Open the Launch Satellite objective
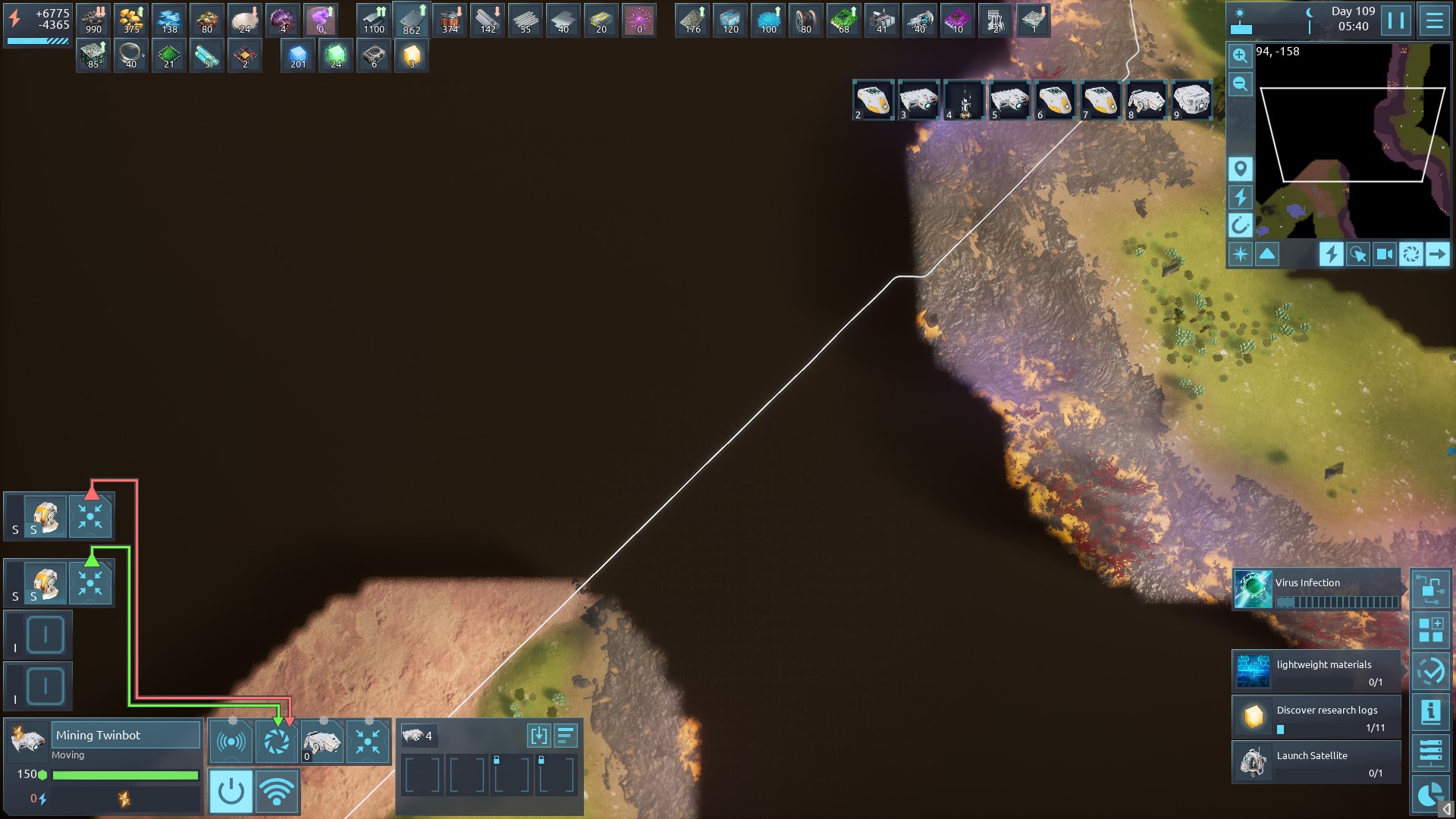 1316,763
